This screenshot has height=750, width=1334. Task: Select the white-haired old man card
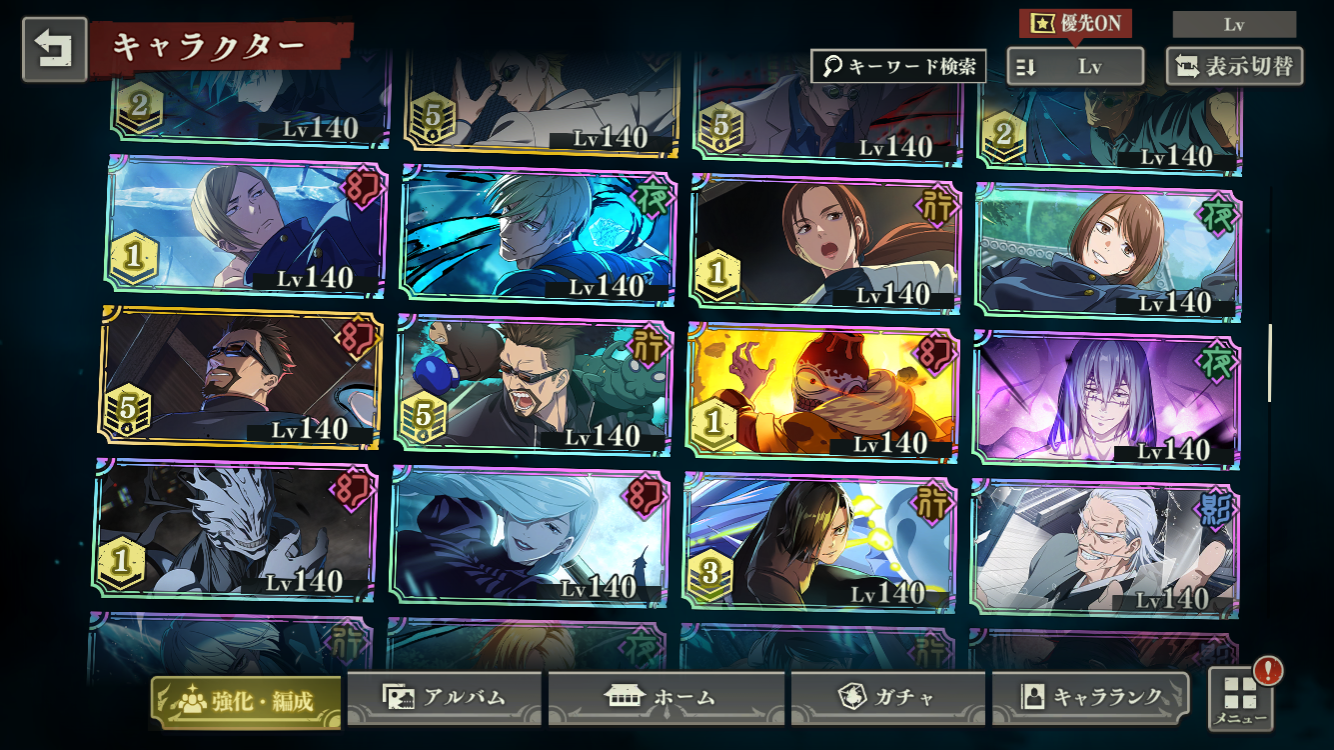coord(1105,548)
